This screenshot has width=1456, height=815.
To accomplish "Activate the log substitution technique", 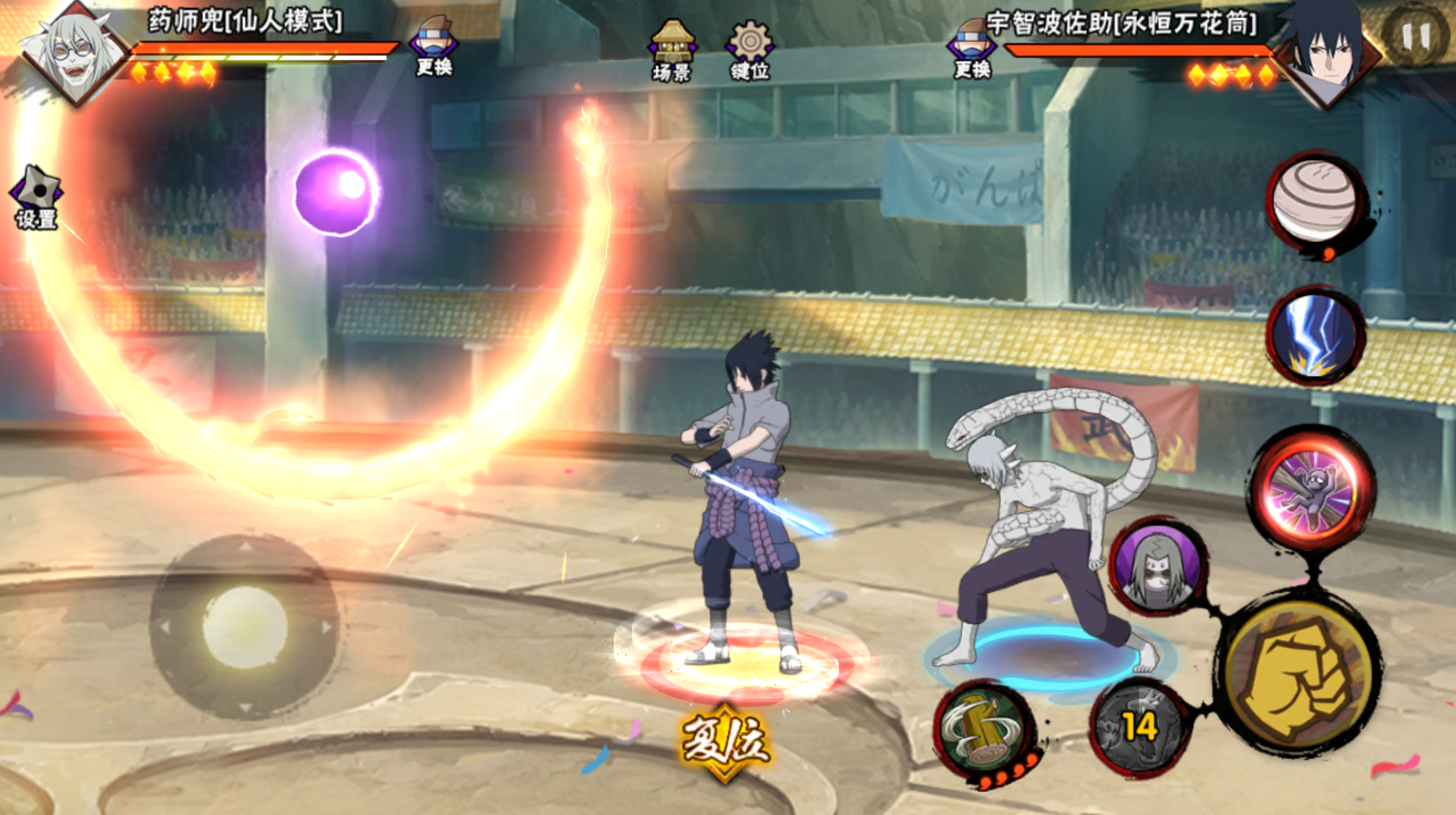I will coord(984,728).
